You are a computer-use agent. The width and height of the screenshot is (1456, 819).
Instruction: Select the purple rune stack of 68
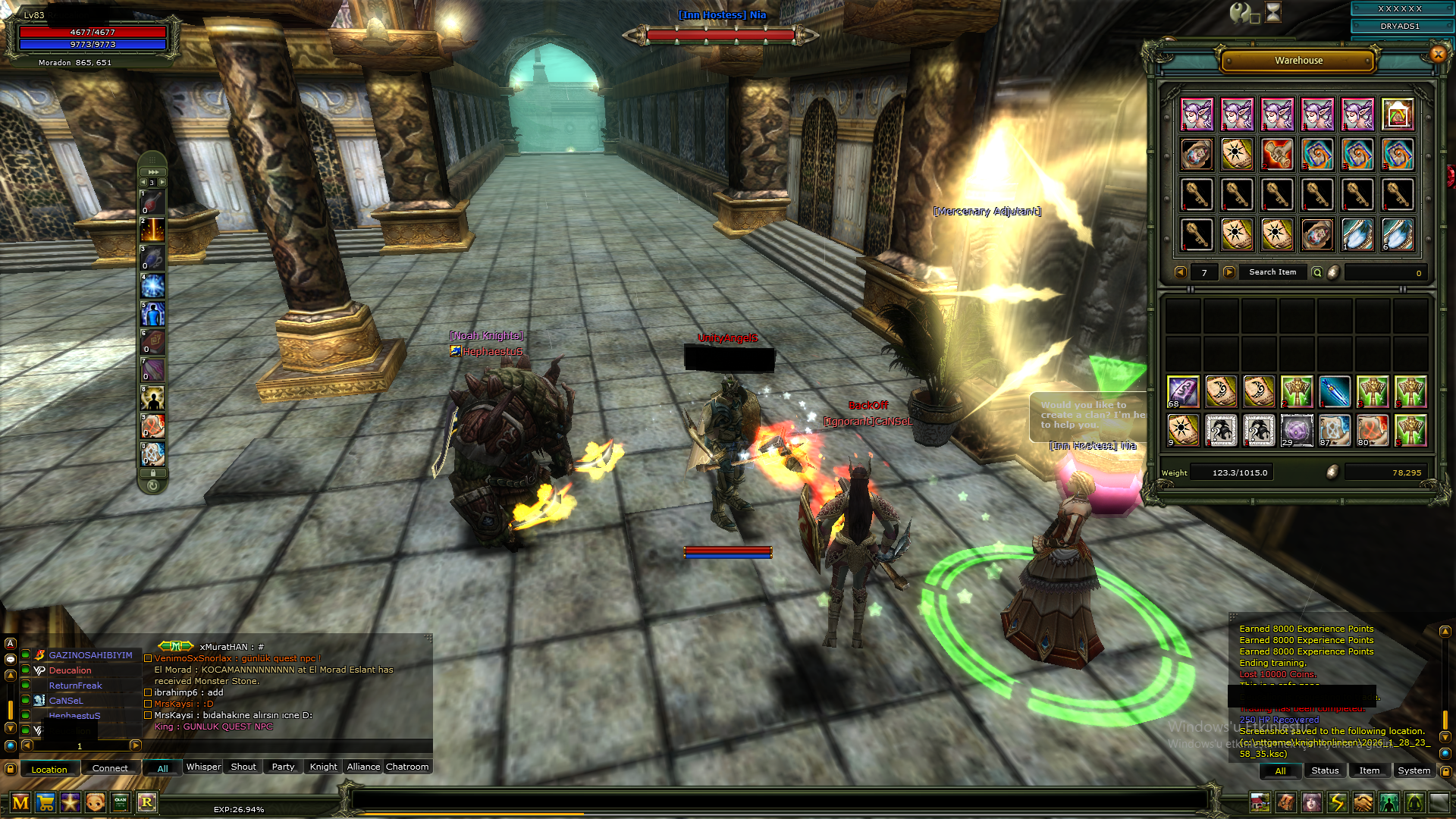[x=1183, y=392]
